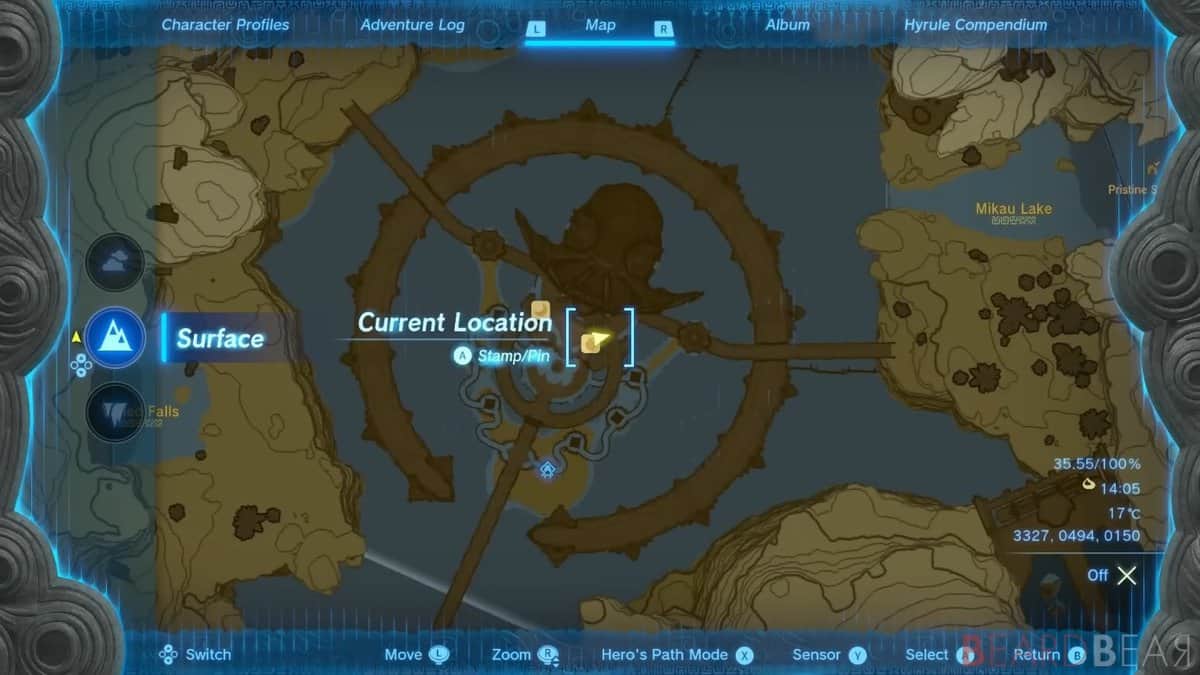Select the Map tab
This screenshot has width=1200, height=675.
(600, 26)
